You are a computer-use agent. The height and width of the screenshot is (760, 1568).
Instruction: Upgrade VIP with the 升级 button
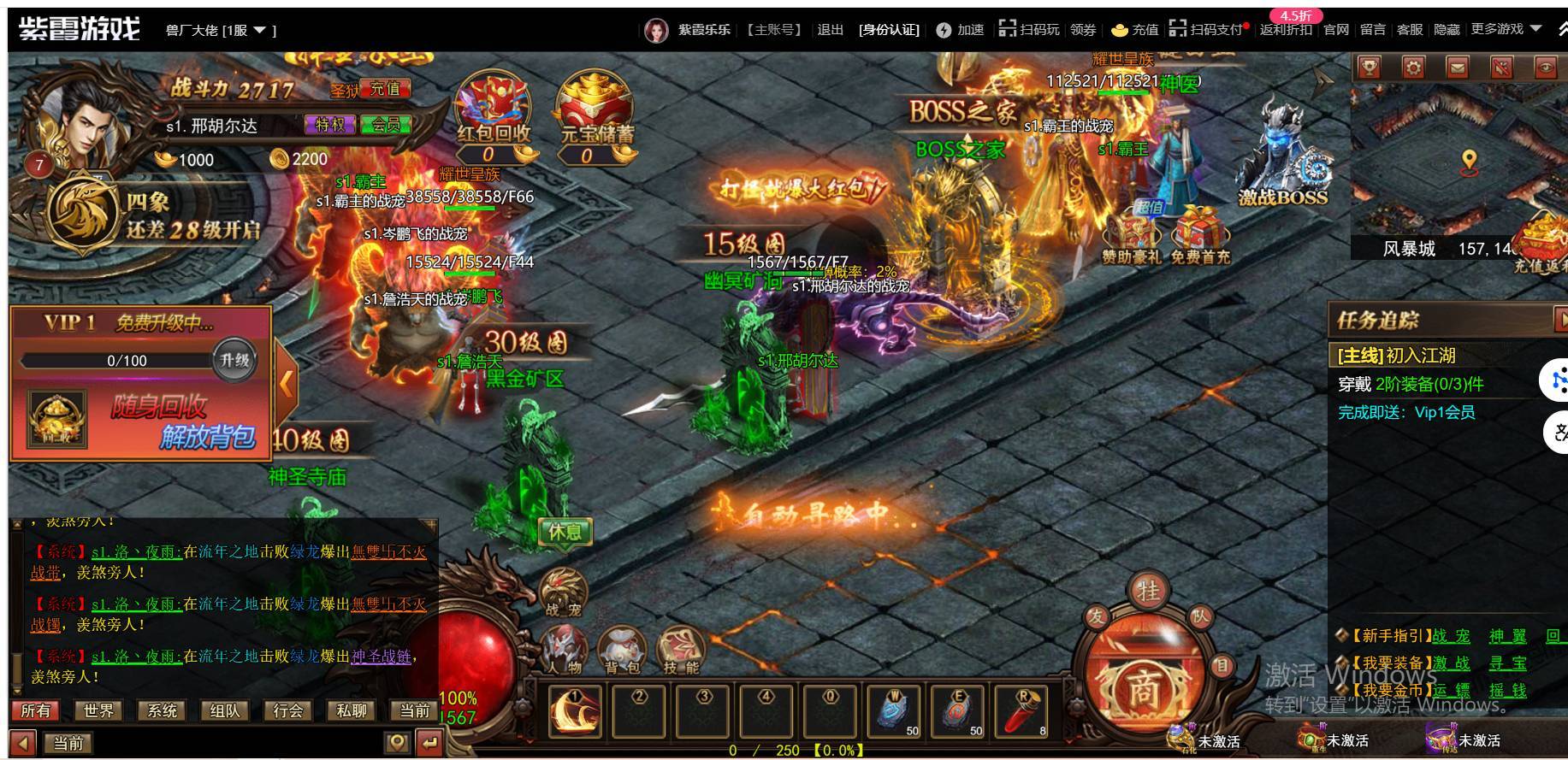(x=234, y=360)
